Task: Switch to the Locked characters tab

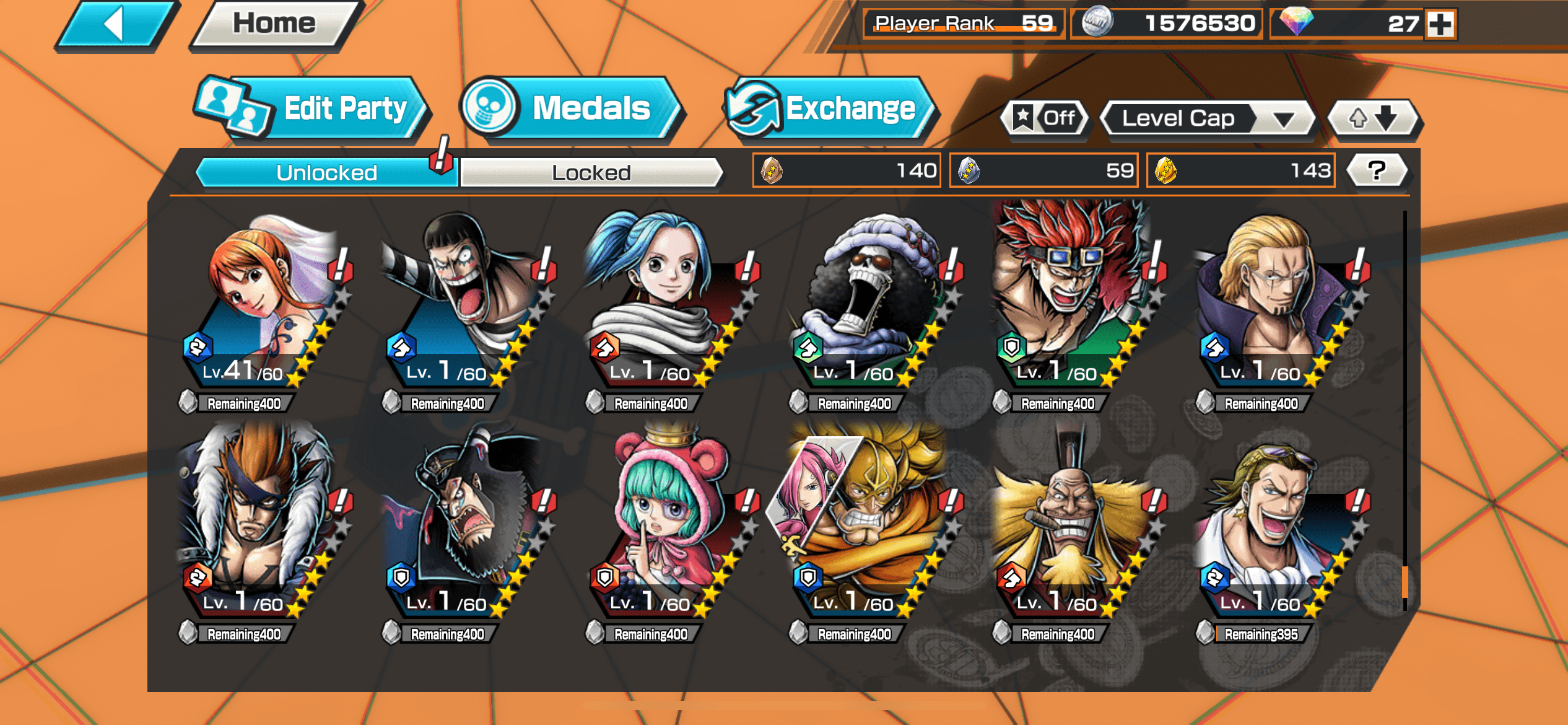Action: pyautogui.click(x=591, y=172)
